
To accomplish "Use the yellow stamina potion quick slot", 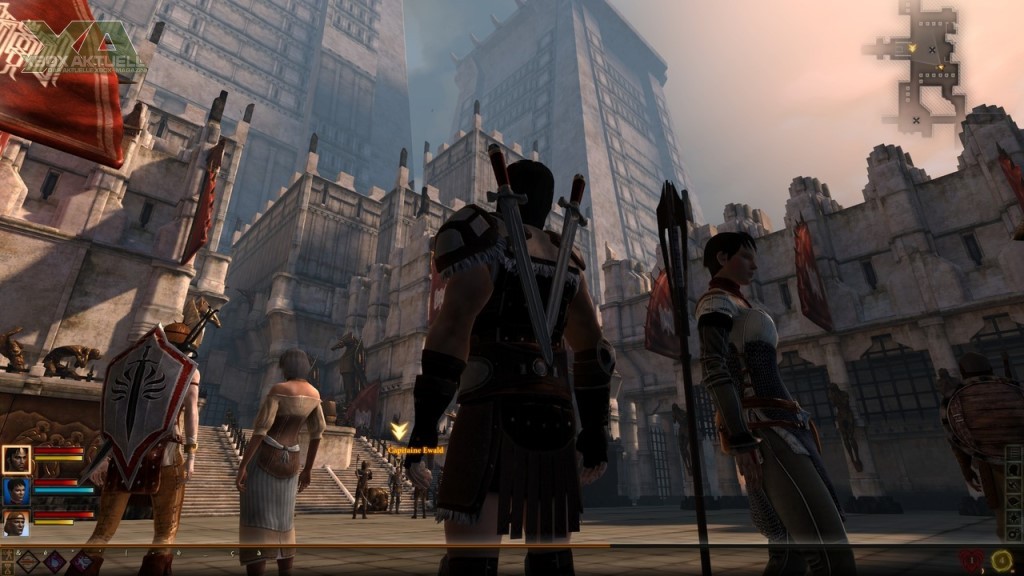I will coord(1002,561).
